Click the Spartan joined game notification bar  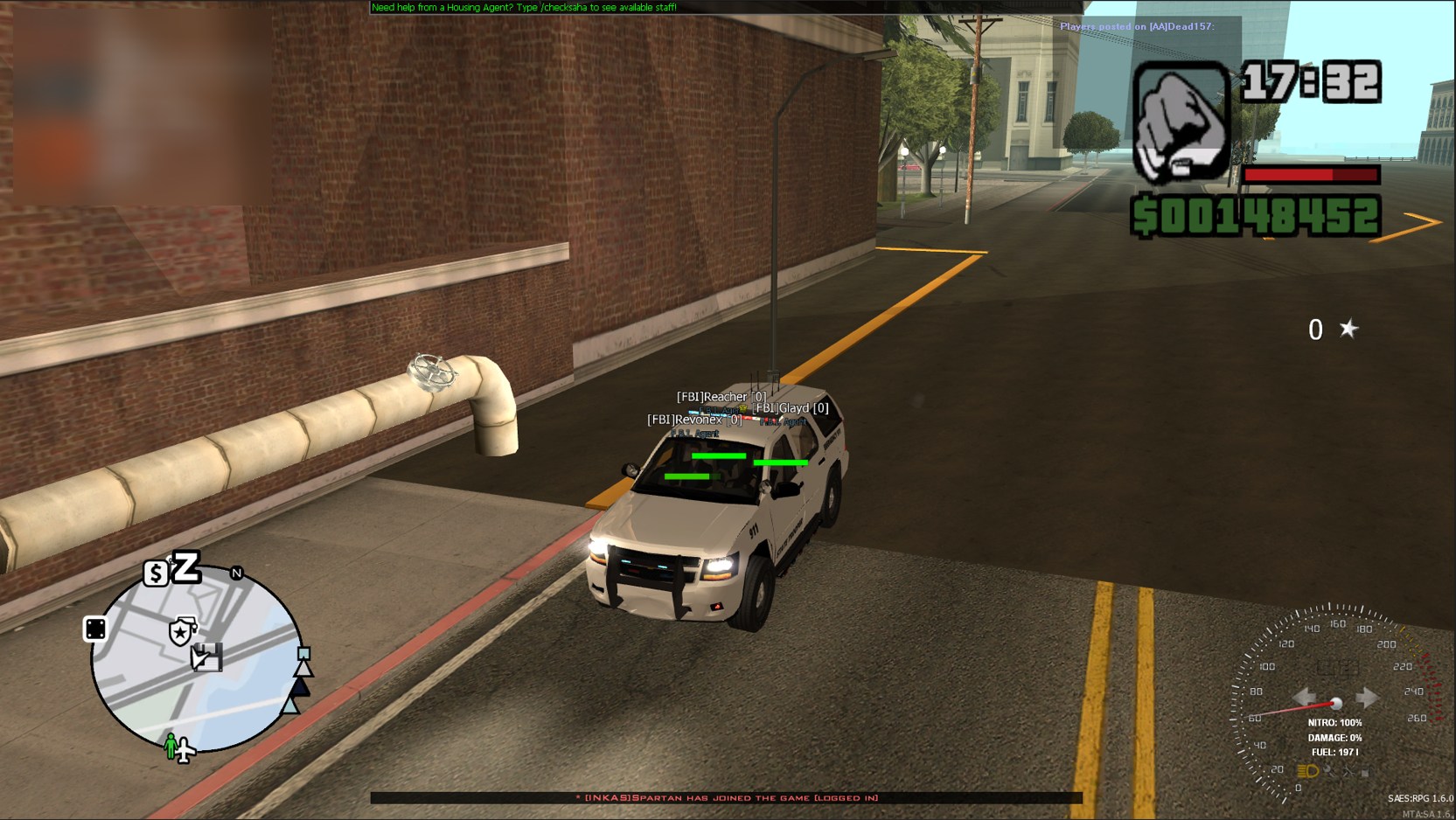click(x=726, y=797)
